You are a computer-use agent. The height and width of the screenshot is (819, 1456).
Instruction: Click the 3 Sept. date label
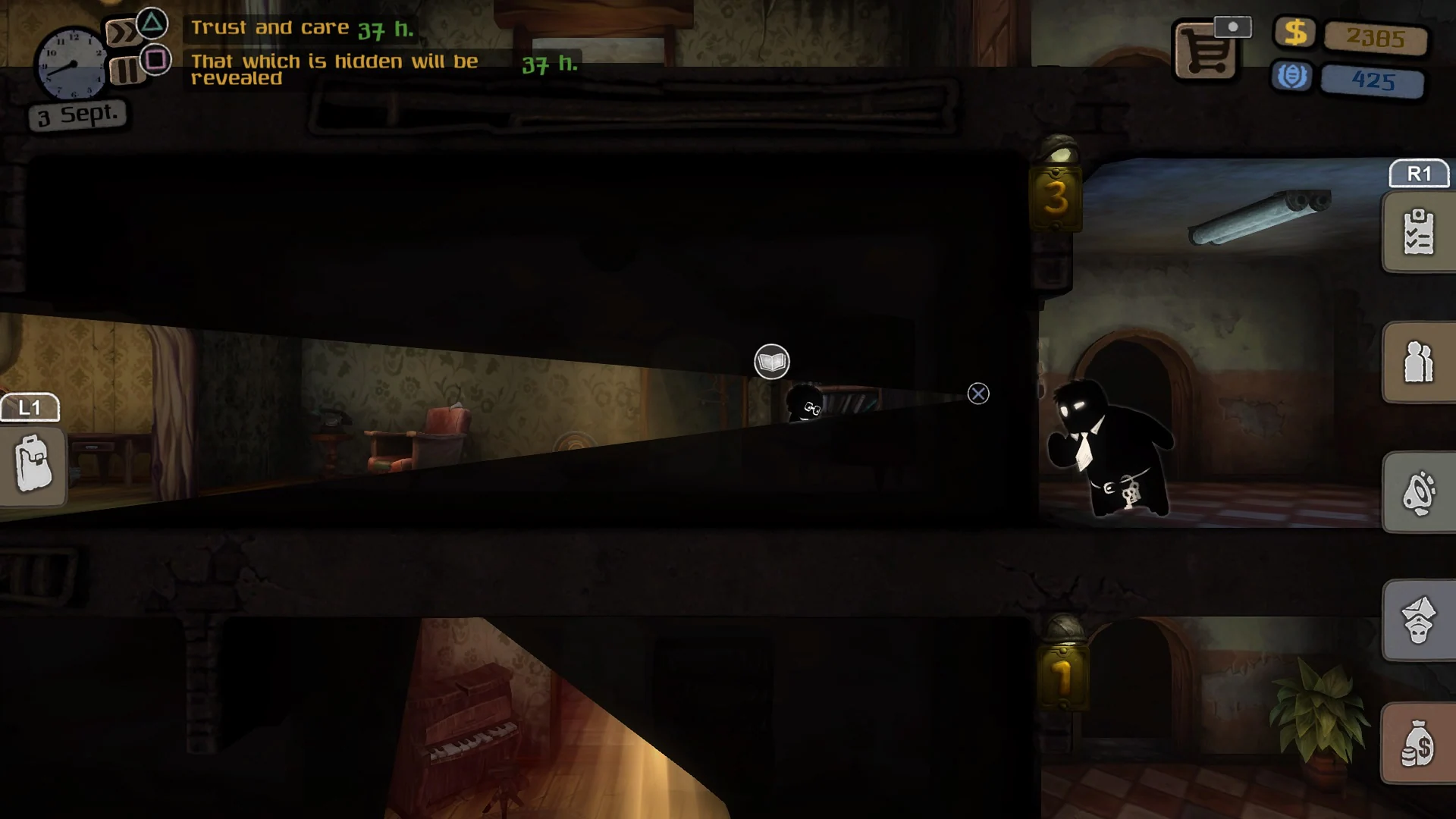[76, 115]
